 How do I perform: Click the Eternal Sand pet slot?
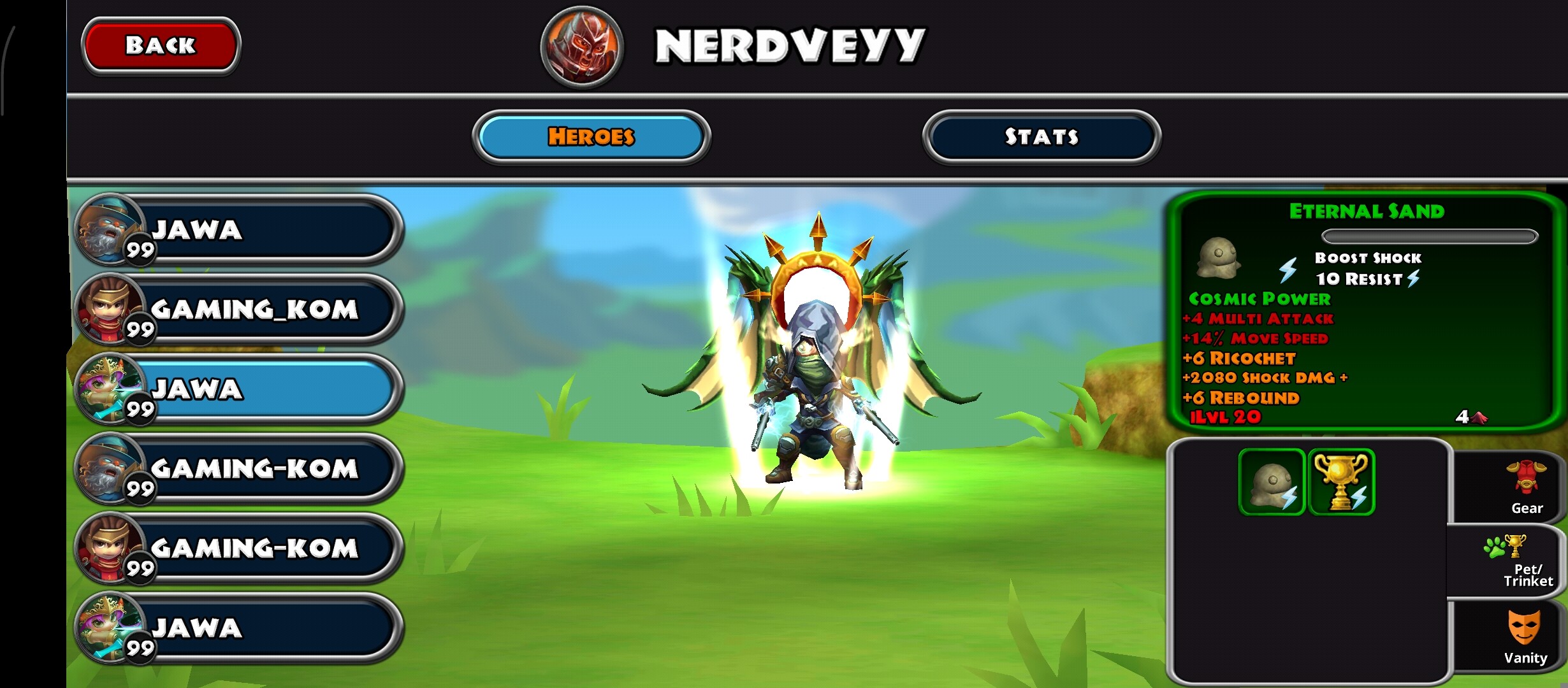click(x=1272, y=482)
